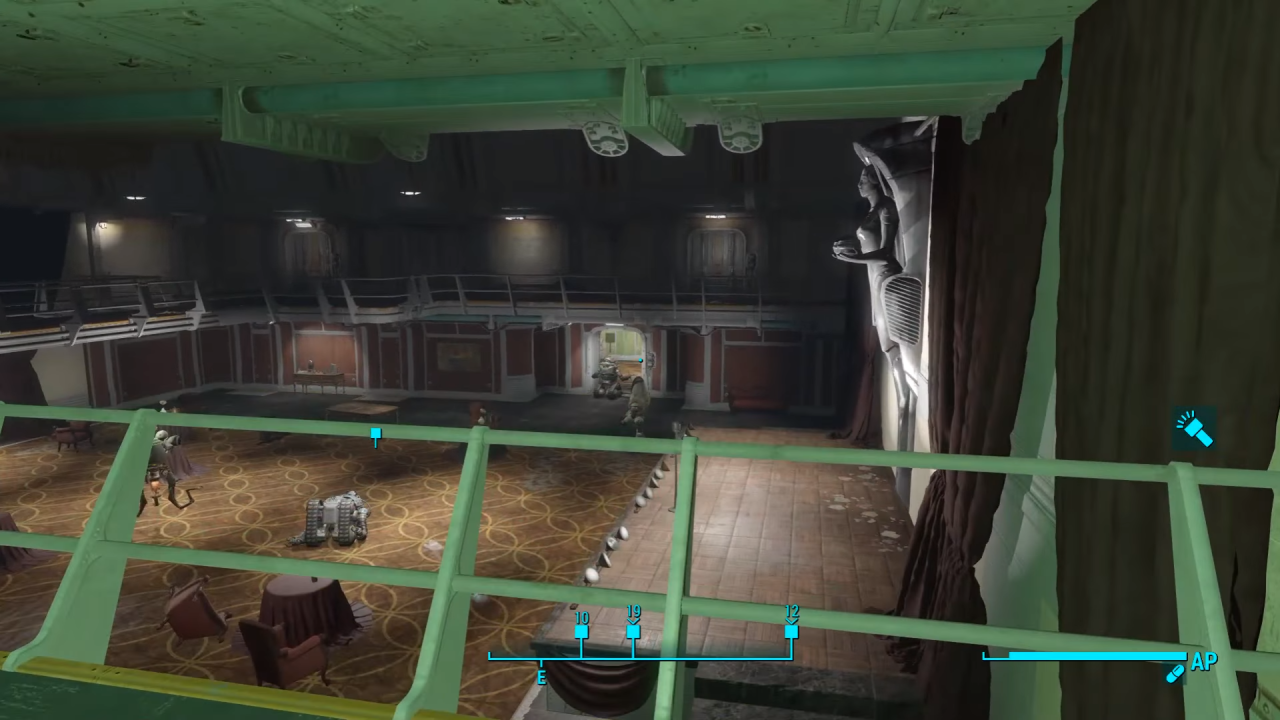
Task: Select the East indicator on the compass
Action: pos(541,678)
